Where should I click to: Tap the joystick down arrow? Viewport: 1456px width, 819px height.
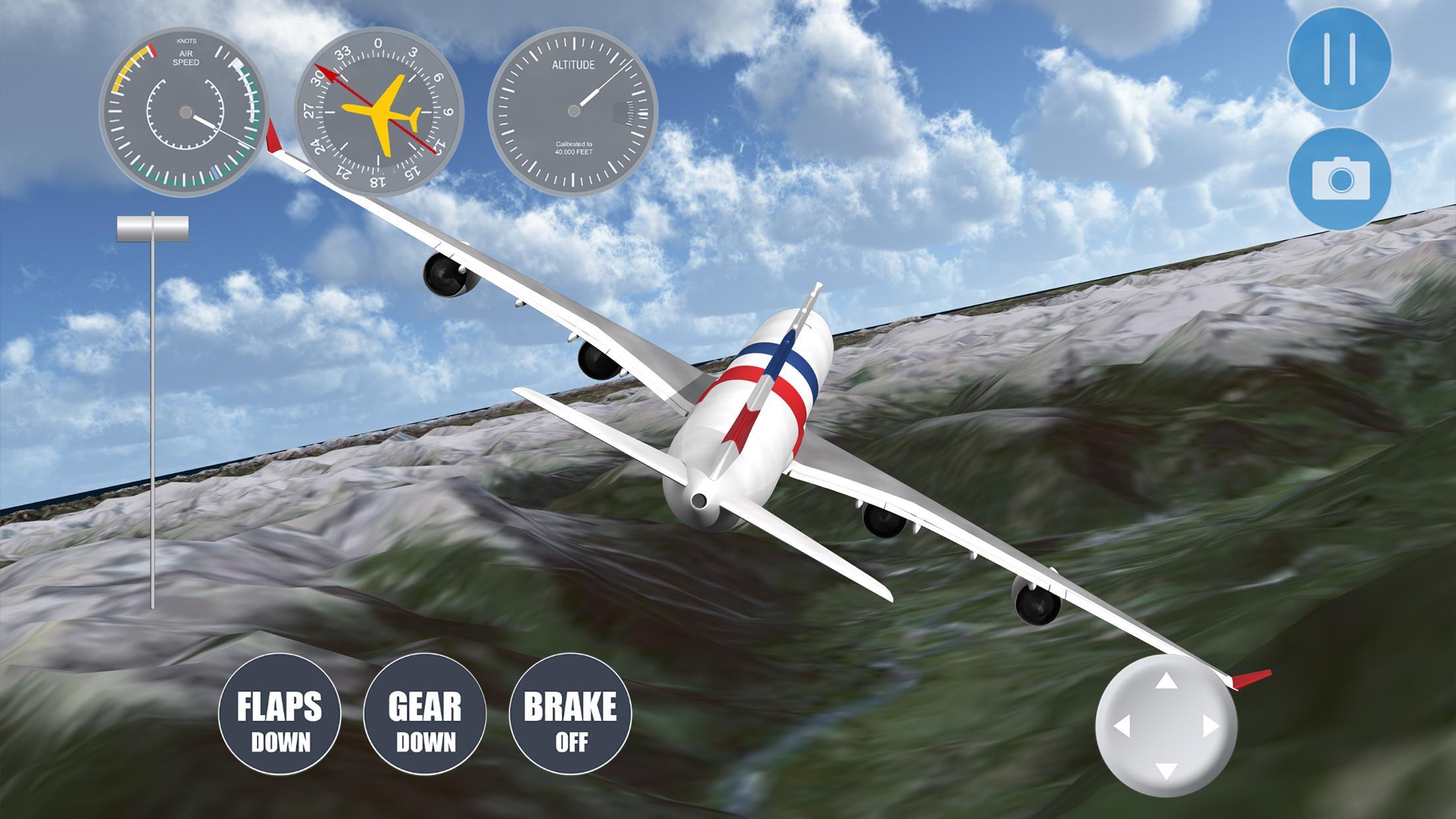1167,770
